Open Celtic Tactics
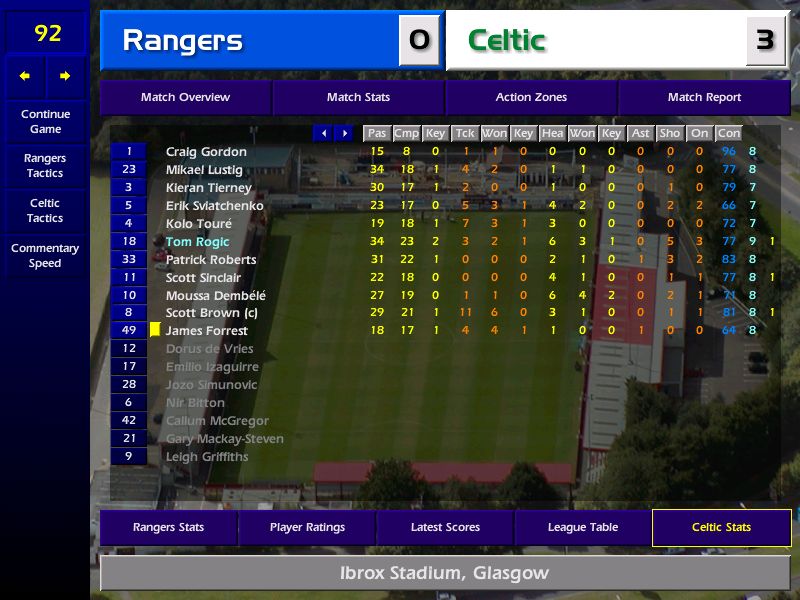 click(45, 211)
